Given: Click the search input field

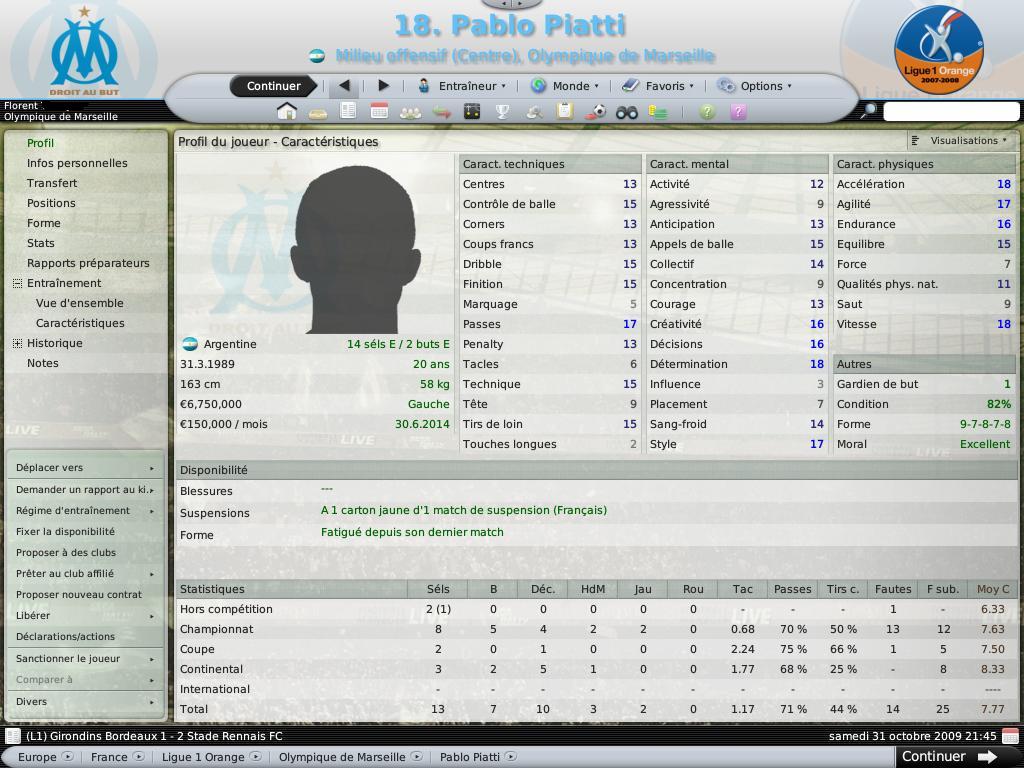Looking at the screenshot, I should click(951, 112).
